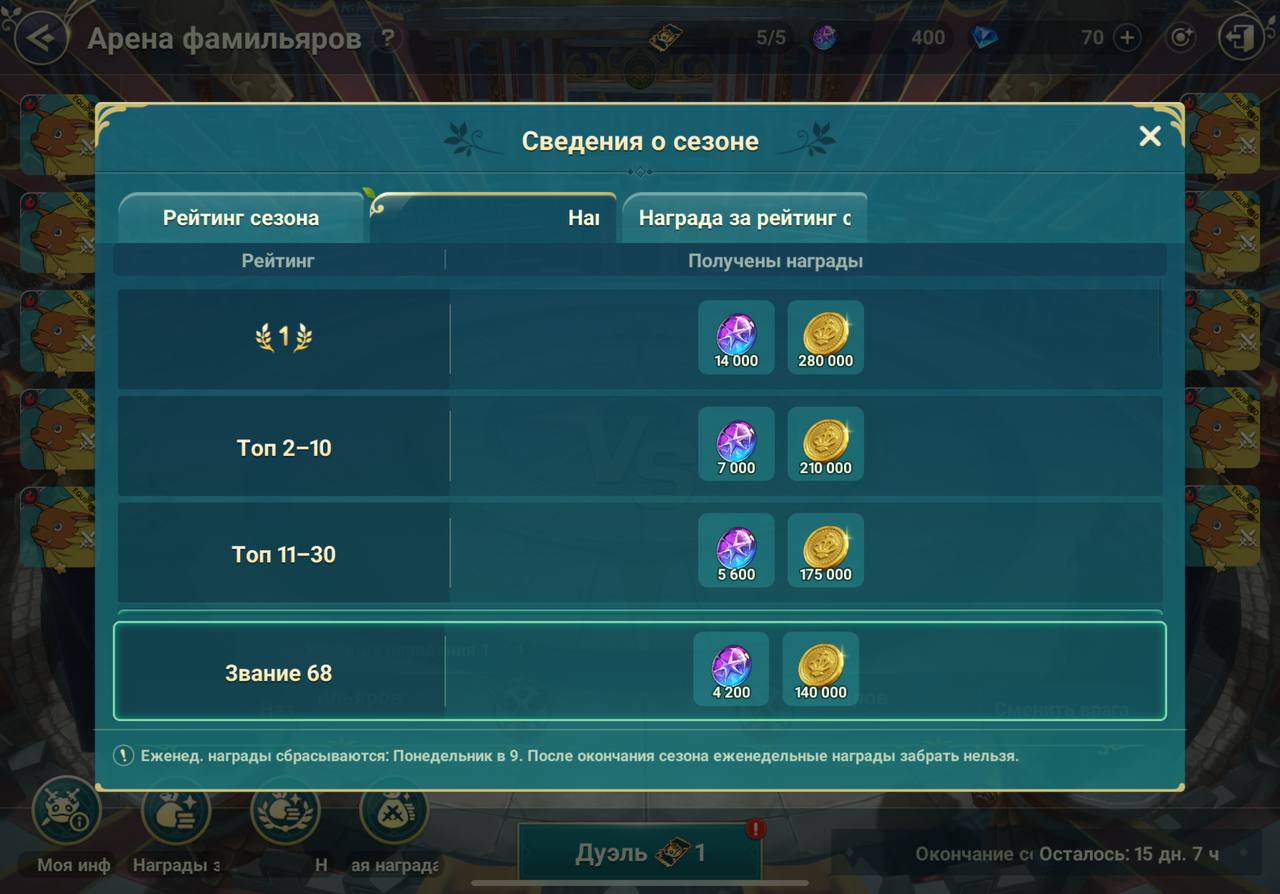This screenshot has width=1280, height=894.
Task: Switch to the 'Рейтинг сезона' tab
Action: pyautogui.click(x=240, y=218)
